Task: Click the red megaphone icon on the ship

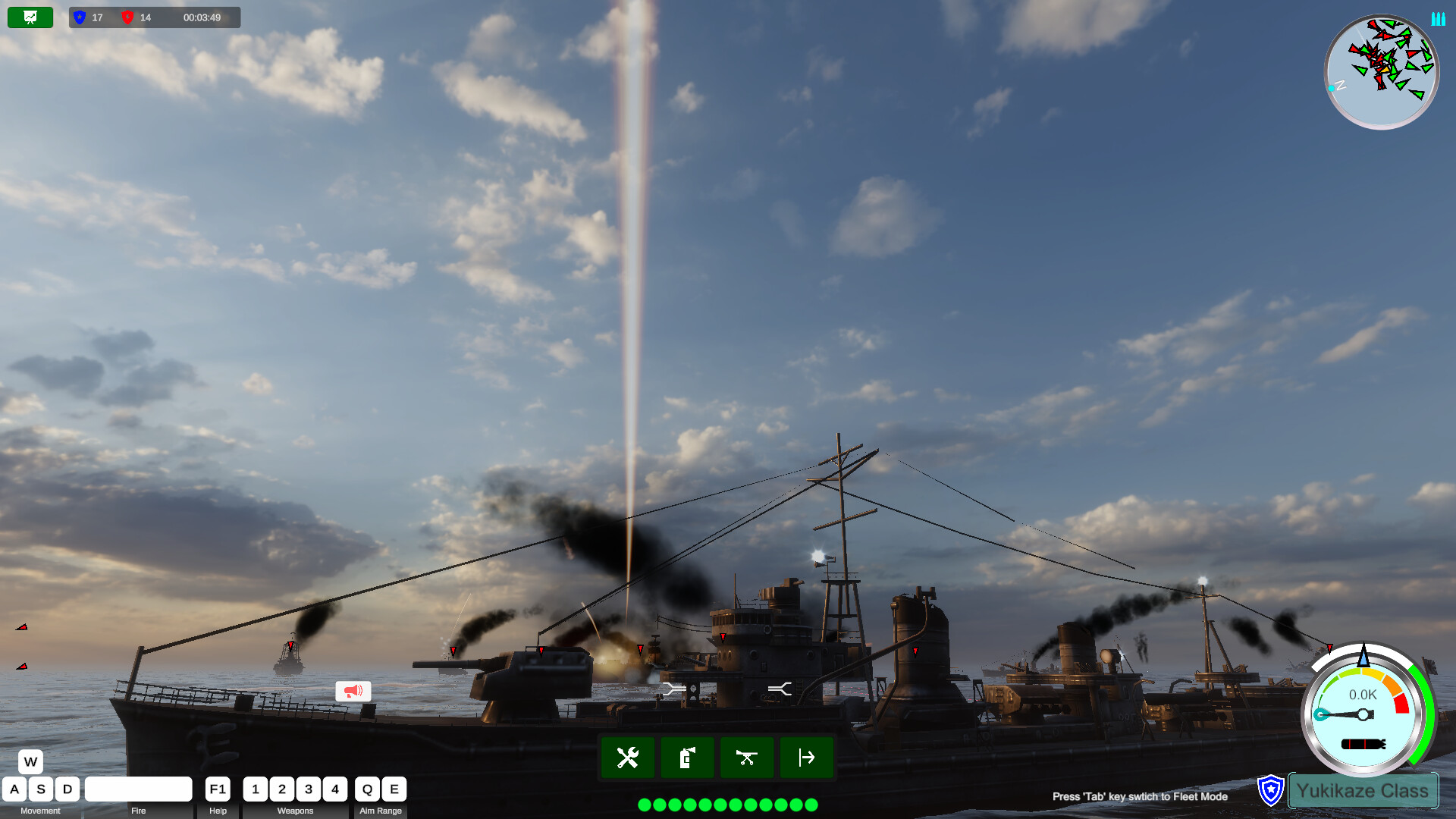Action: tap(352, 690)
